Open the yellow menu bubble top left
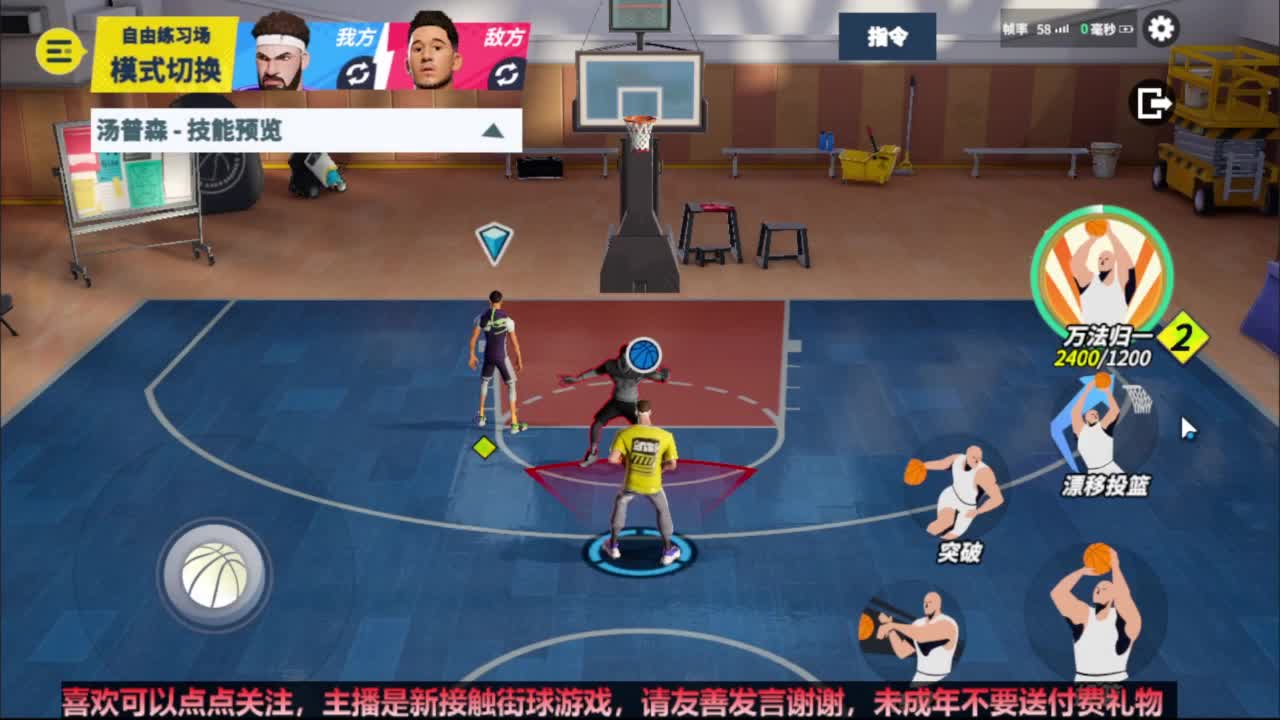Viewport: 1280px width, 720px height. pyautogui.click(x=57, y=45)
